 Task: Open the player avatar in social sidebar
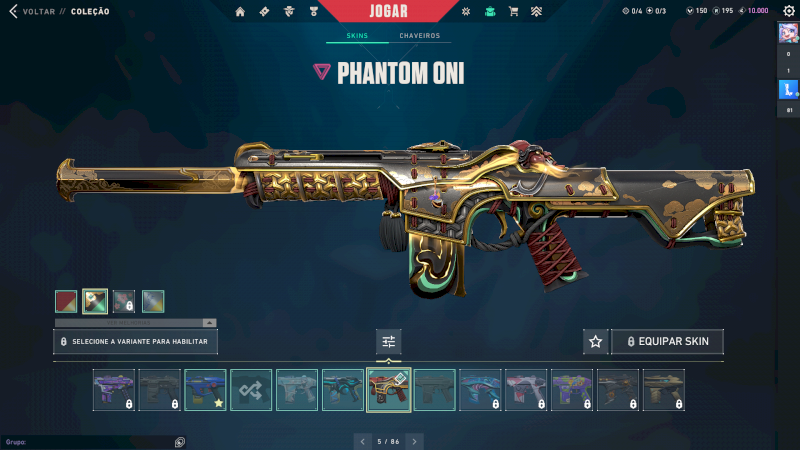click(787, 32)
